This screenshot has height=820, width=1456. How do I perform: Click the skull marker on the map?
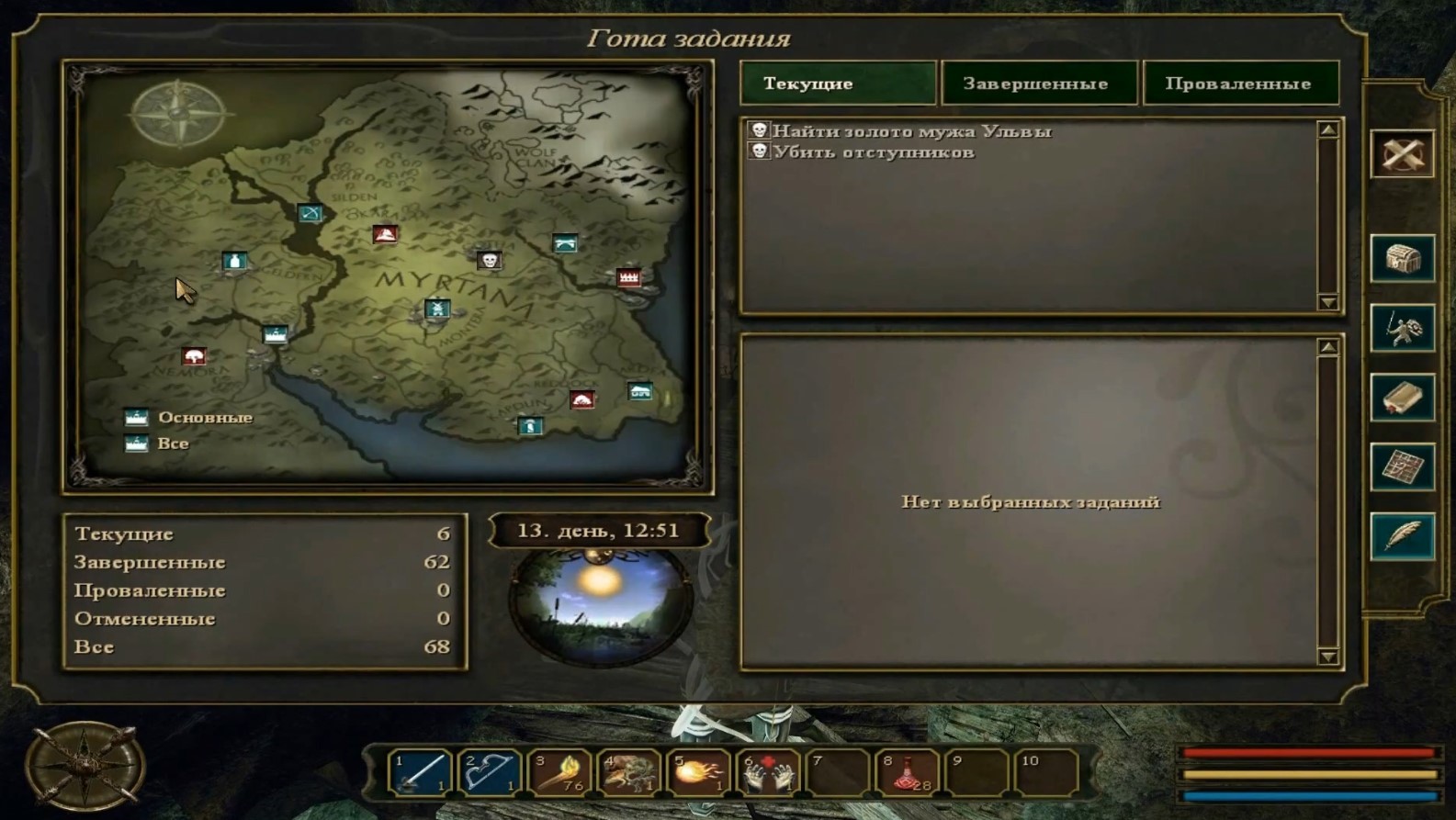tap(490, 261)
